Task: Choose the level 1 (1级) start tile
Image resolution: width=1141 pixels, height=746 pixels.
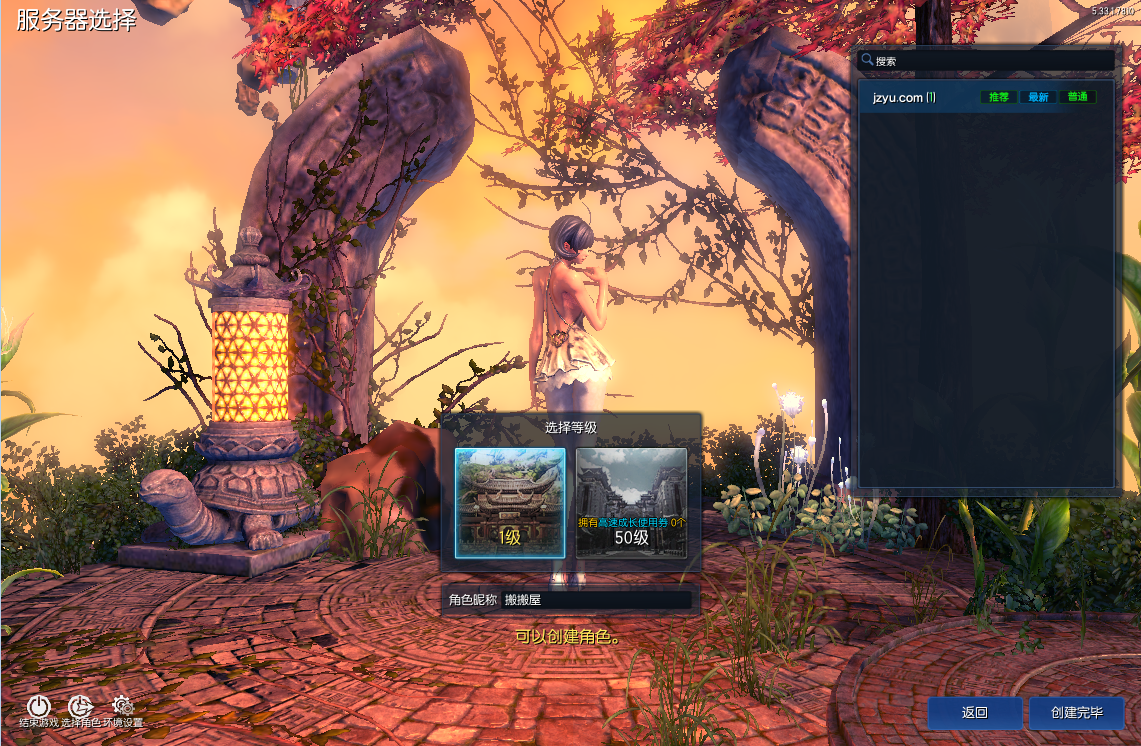Action: pyautogui.click(x=510, y=503)
